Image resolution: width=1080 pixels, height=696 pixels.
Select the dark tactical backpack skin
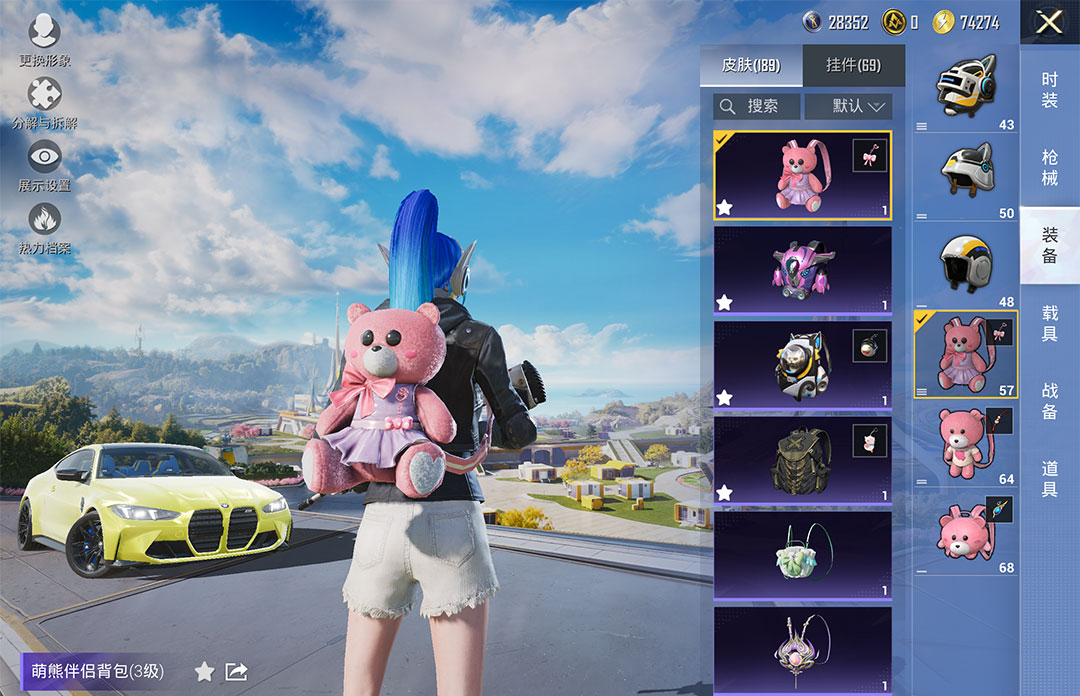tap(802, 459)
